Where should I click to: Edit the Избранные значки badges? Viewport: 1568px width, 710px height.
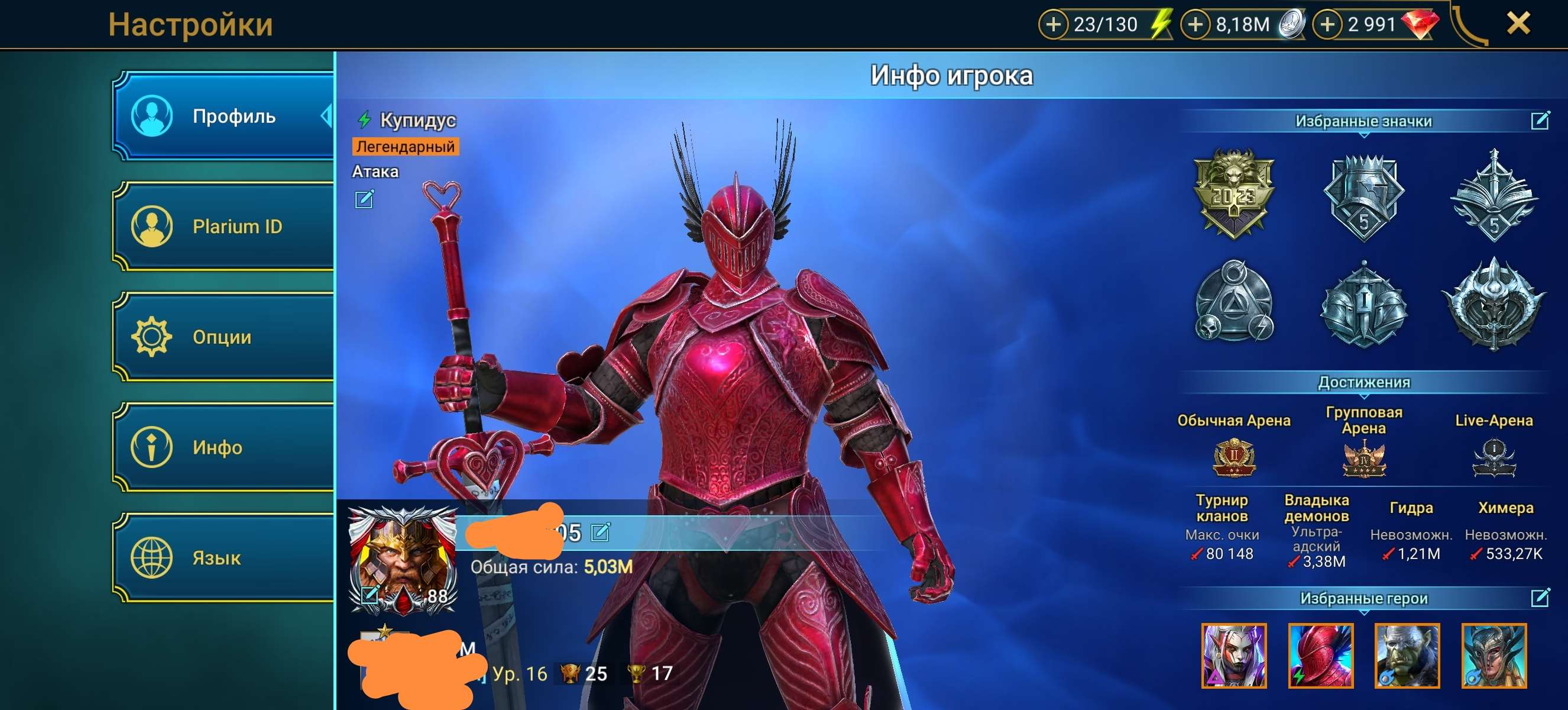(1540, 121)
